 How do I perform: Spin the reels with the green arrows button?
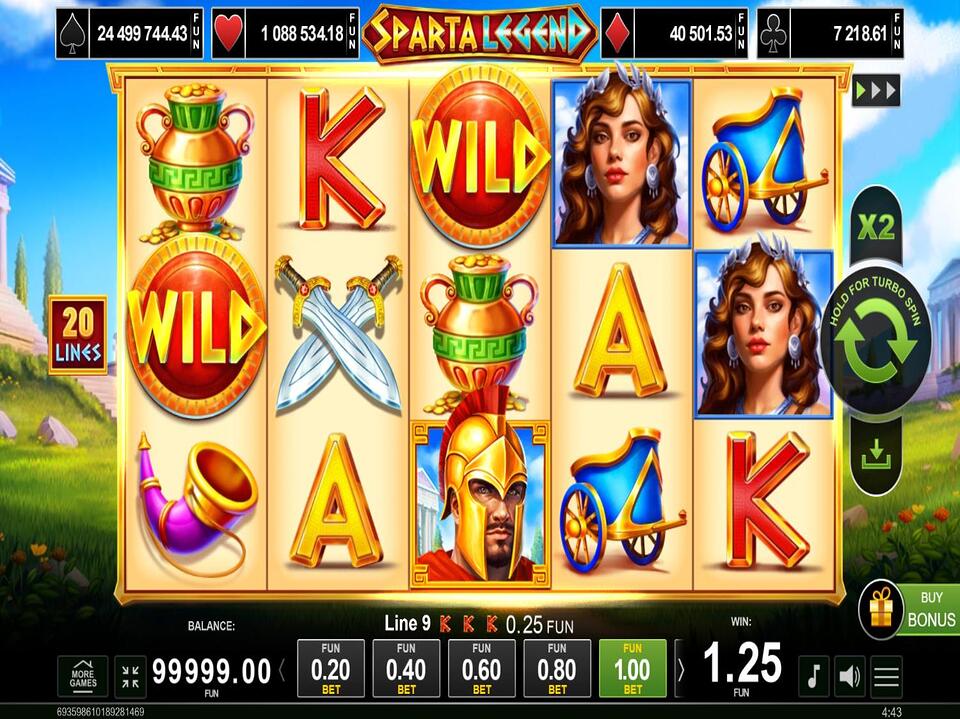pos(875,343)
